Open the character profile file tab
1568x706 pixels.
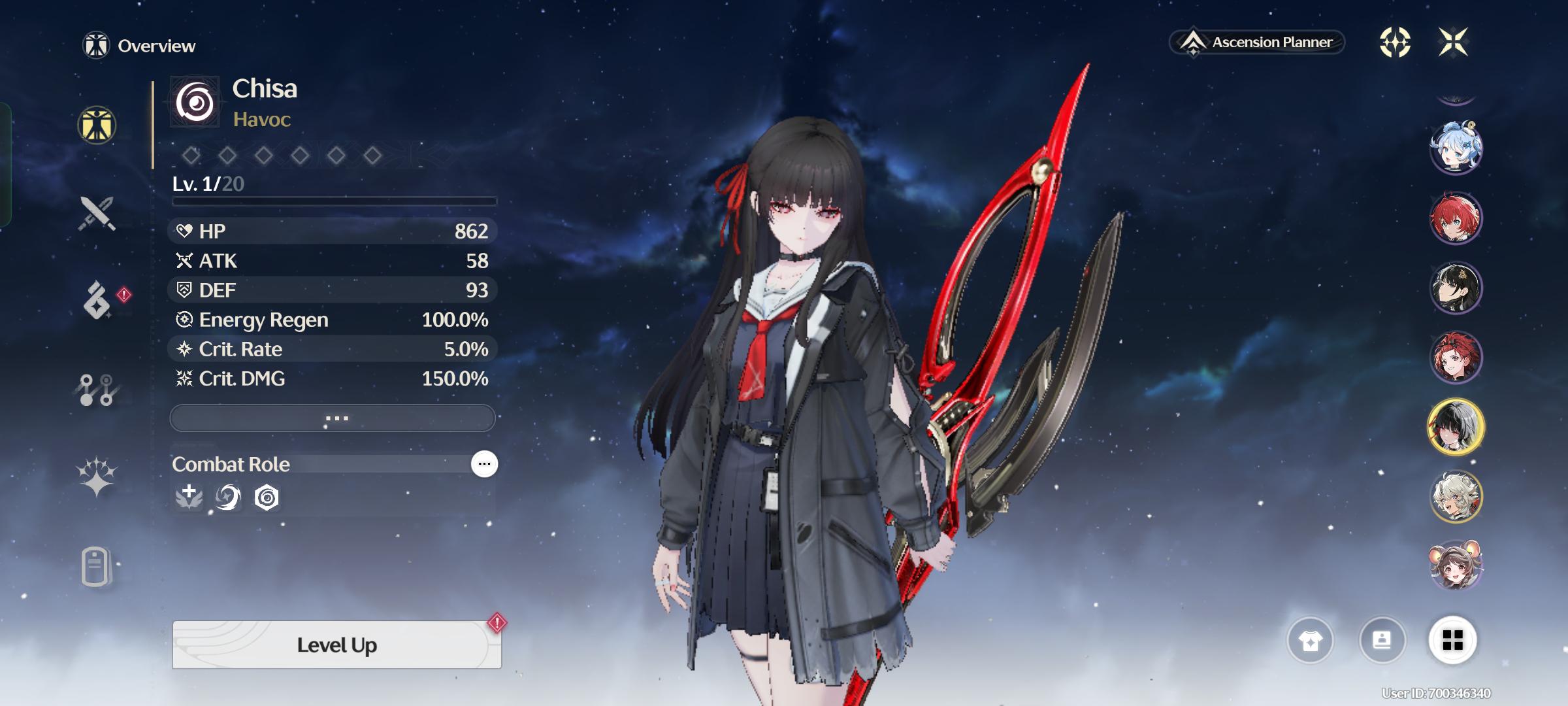coord(95,566)
